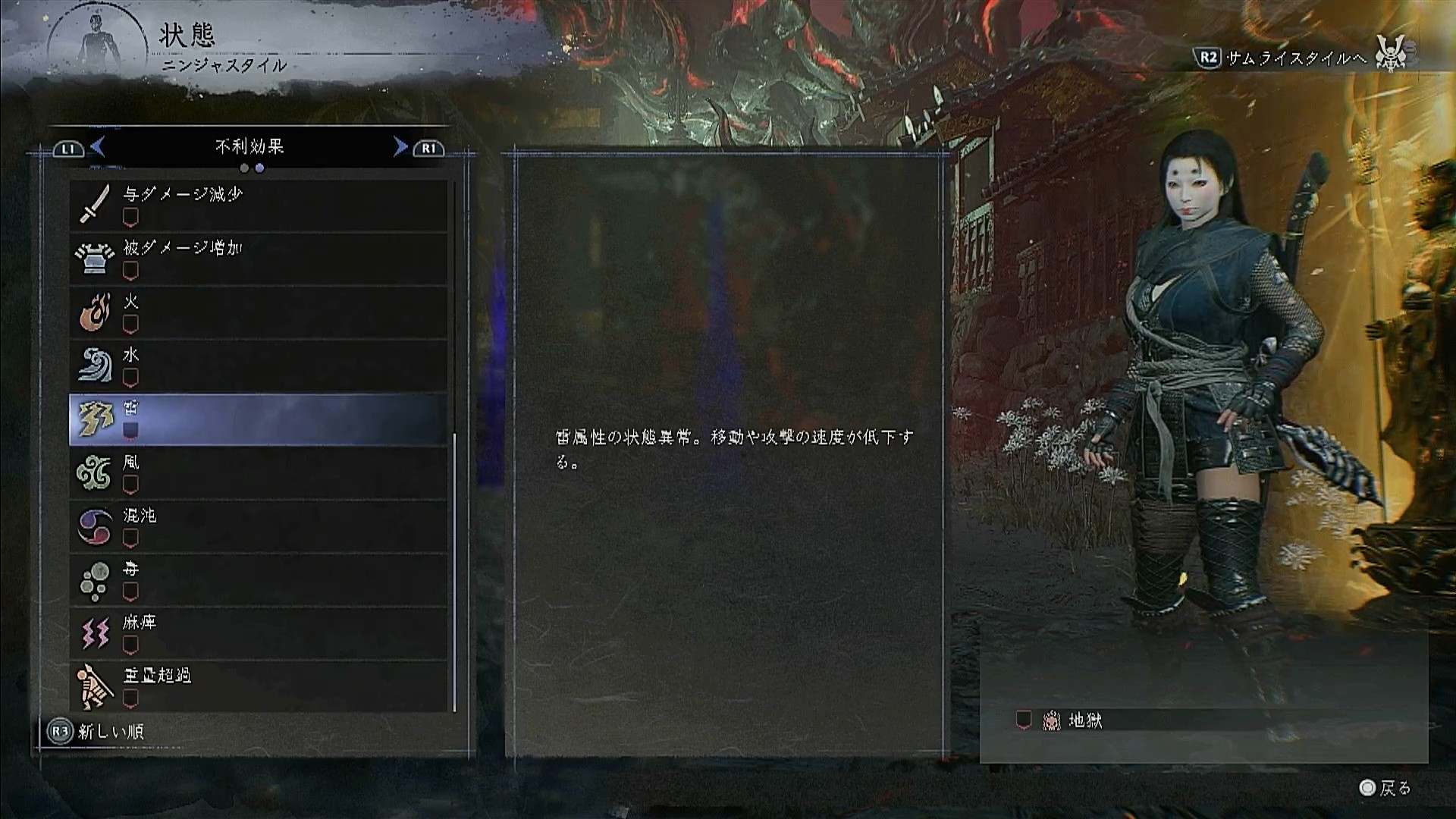Select the 被ダメージ増加 debuff row

tap(258, 259)
